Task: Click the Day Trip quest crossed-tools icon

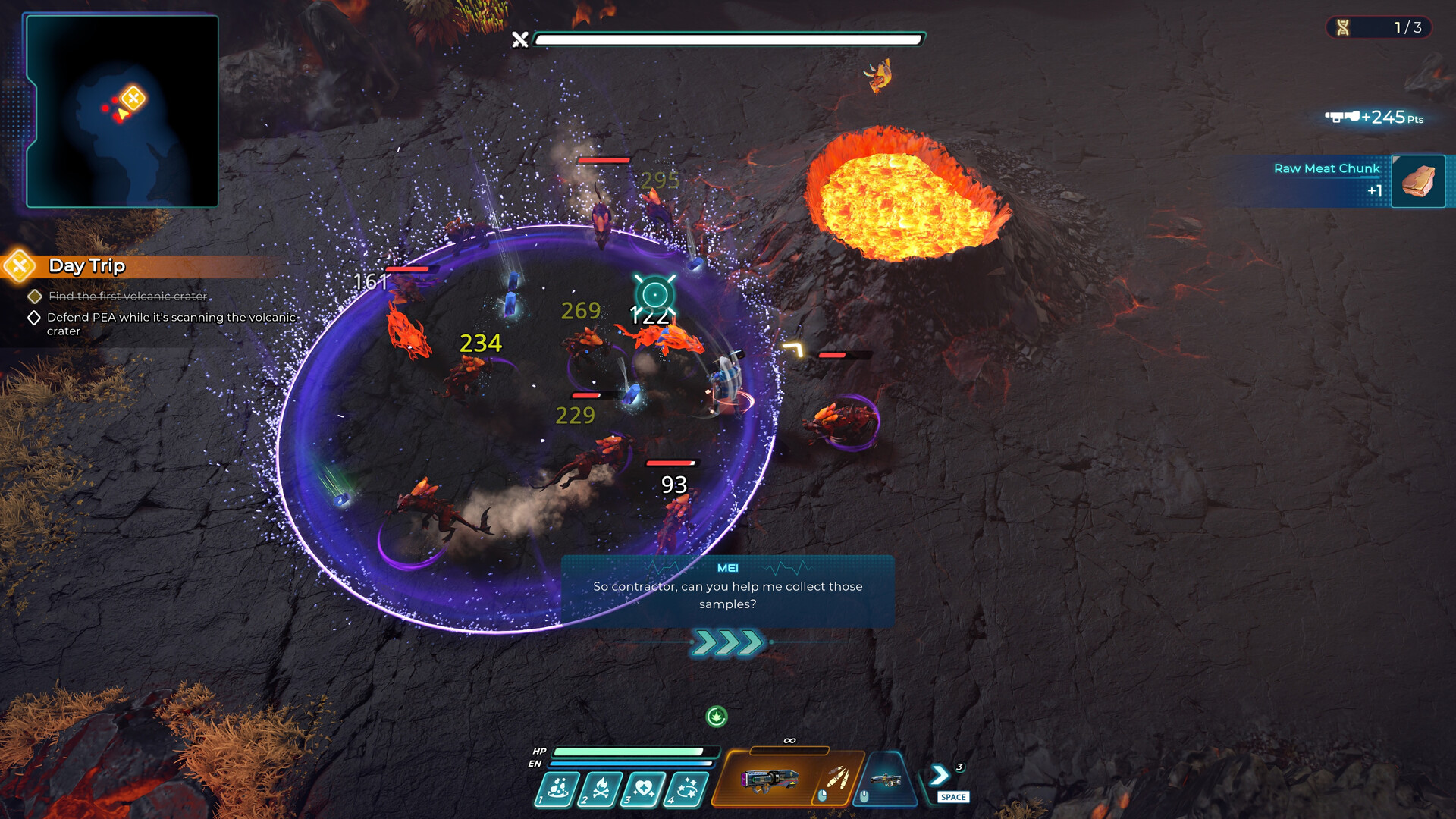Action: 18,266
